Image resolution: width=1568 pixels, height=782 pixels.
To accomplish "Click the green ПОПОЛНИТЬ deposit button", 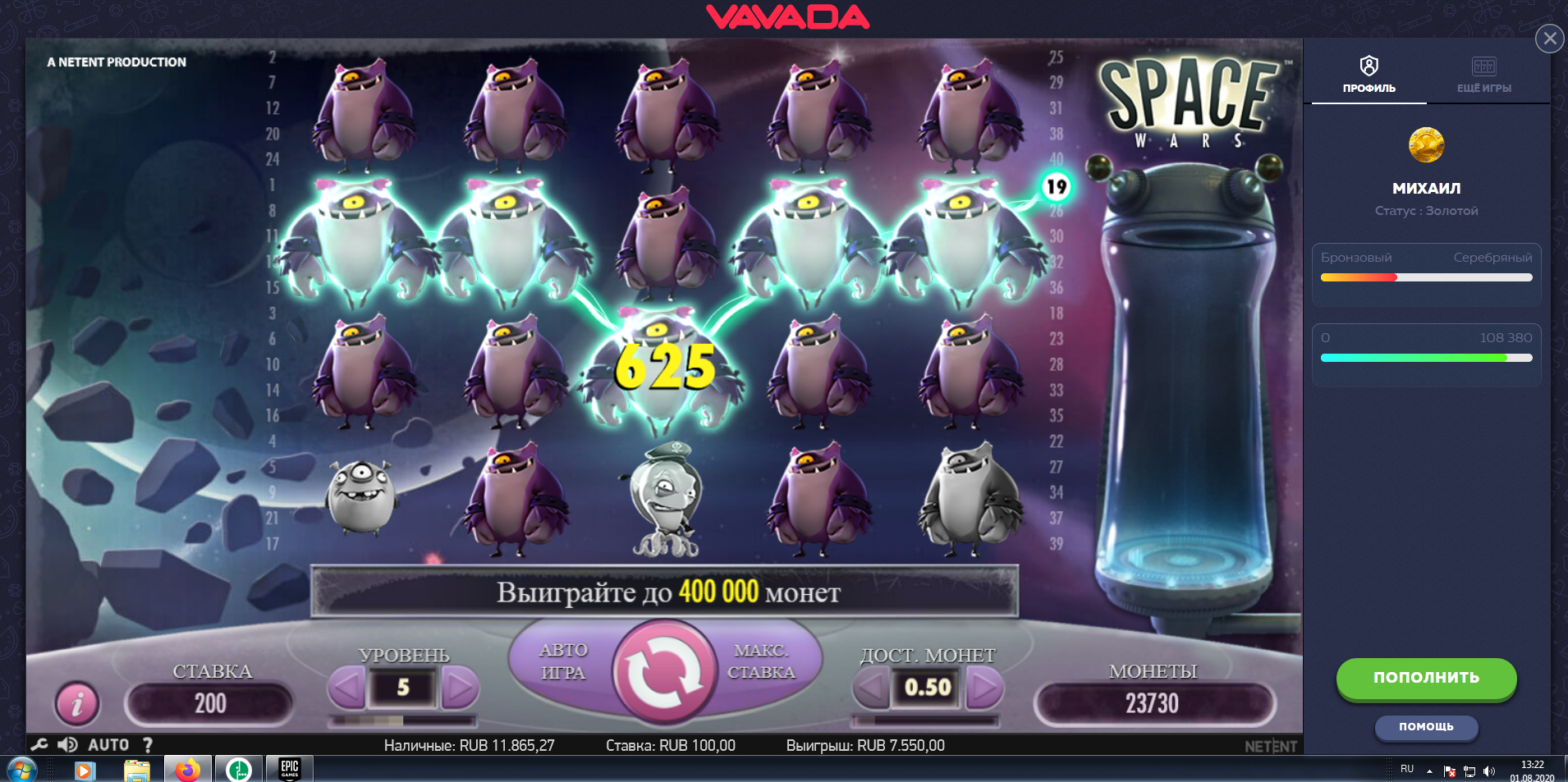I will tap(1426, 678).
